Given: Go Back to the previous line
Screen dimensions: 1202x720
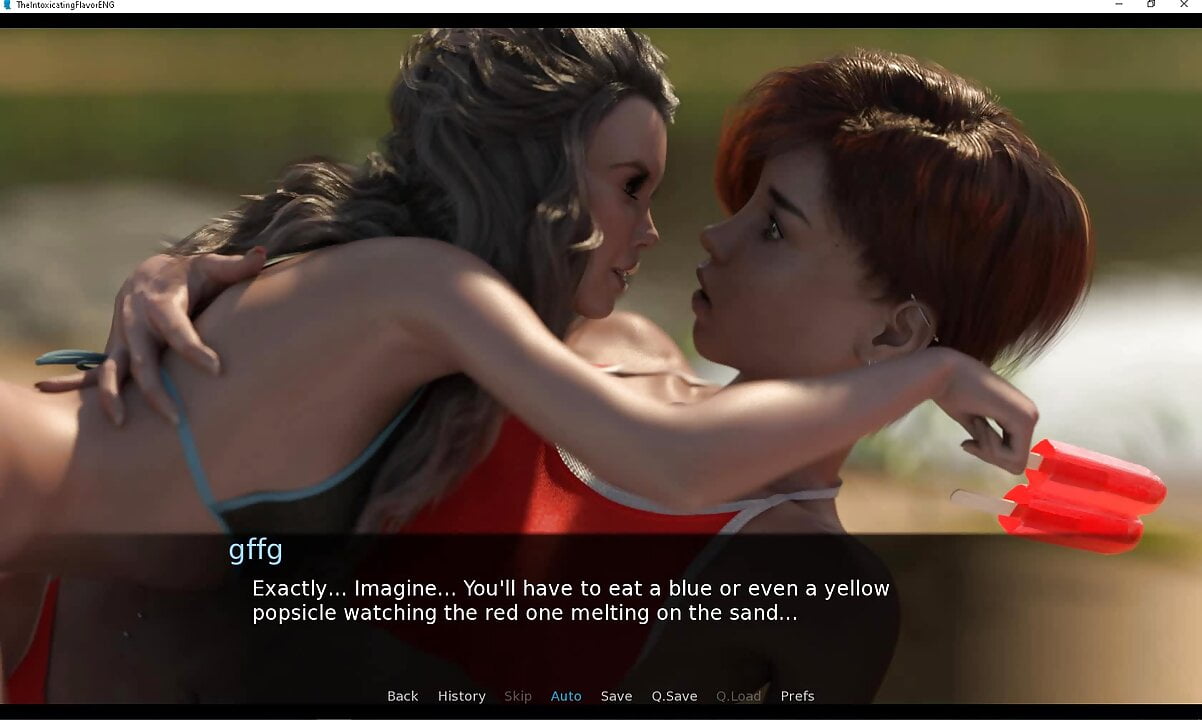Looking at the screenshot, I should tap(402, 696).
